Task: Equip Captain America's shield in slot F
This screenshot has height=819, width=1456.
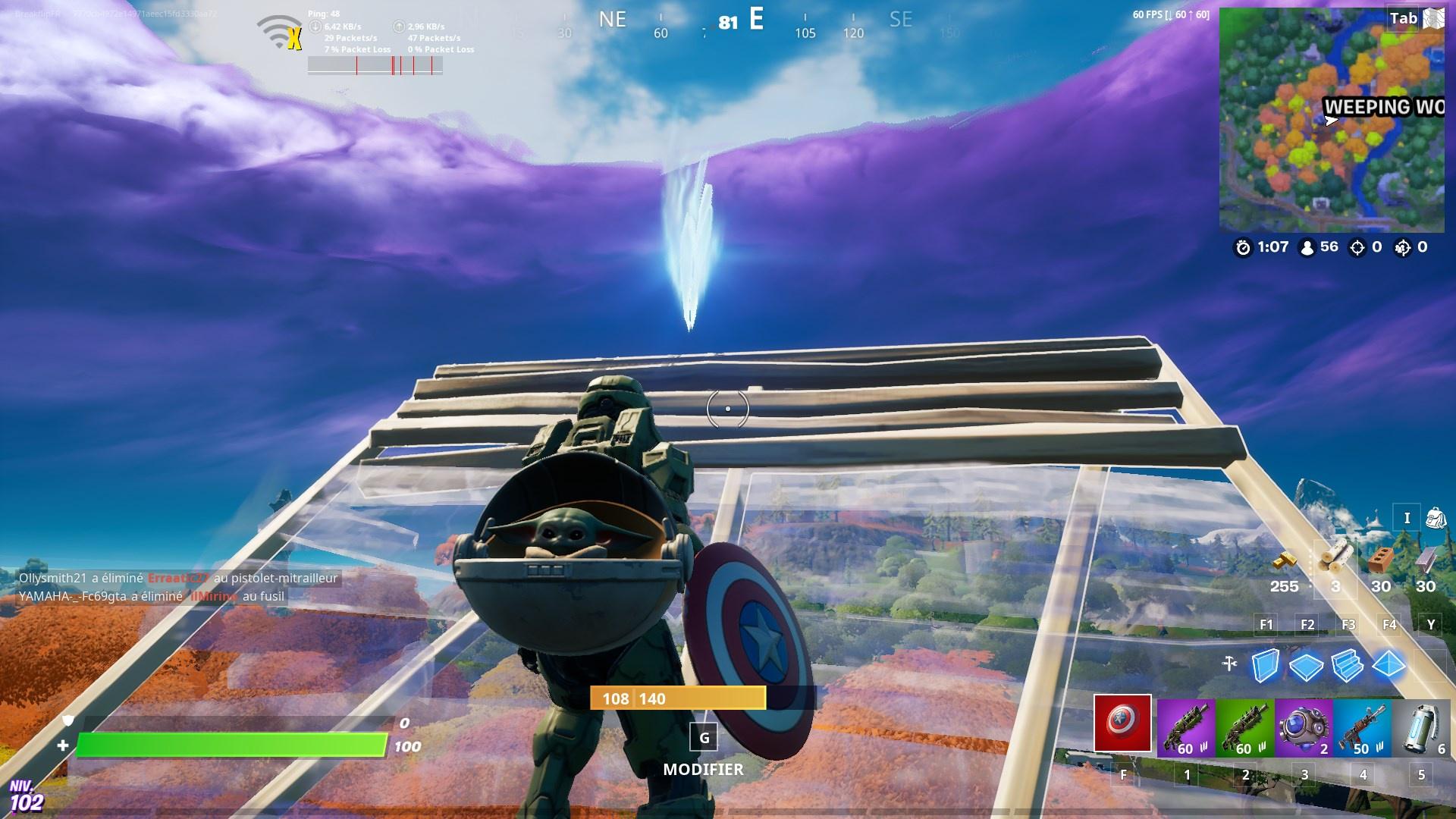Action: coord(1123,724)
